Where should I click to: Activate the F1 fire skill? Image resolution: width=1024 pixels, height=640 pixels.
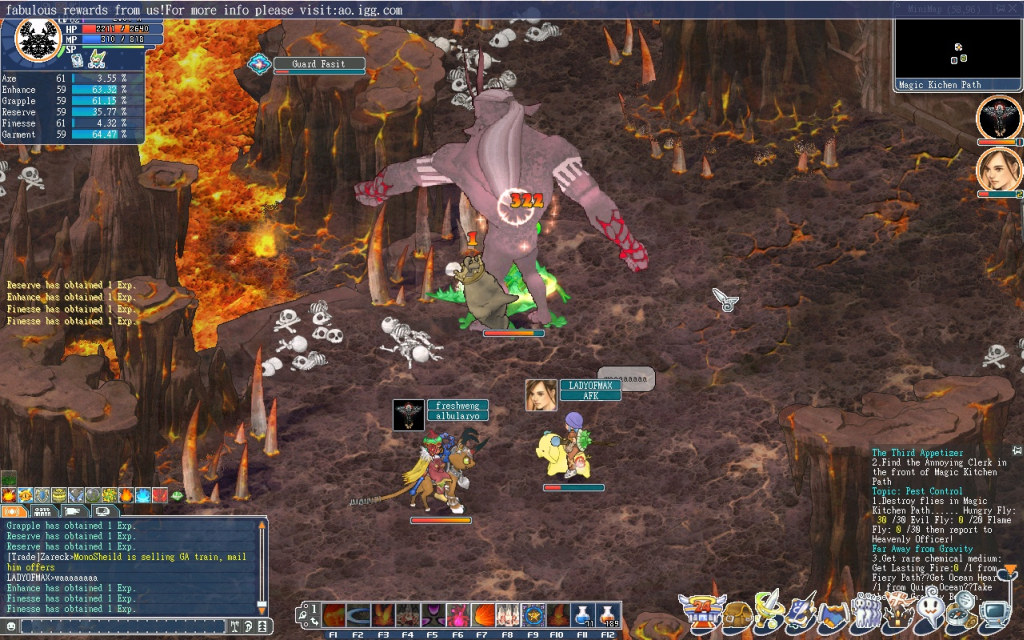333,614
